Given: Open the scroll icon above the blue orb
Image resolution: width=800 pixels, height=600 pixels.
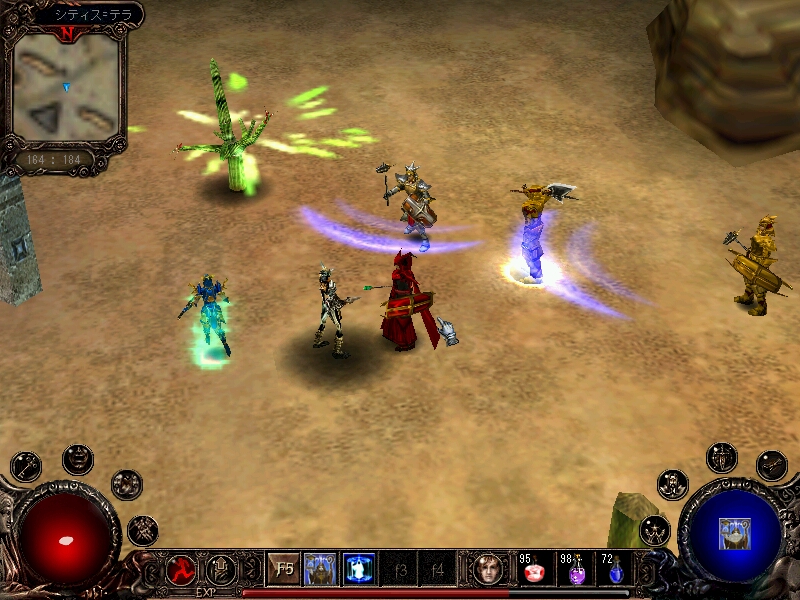Looking at the screenshot, I should [x=771, y=465].
